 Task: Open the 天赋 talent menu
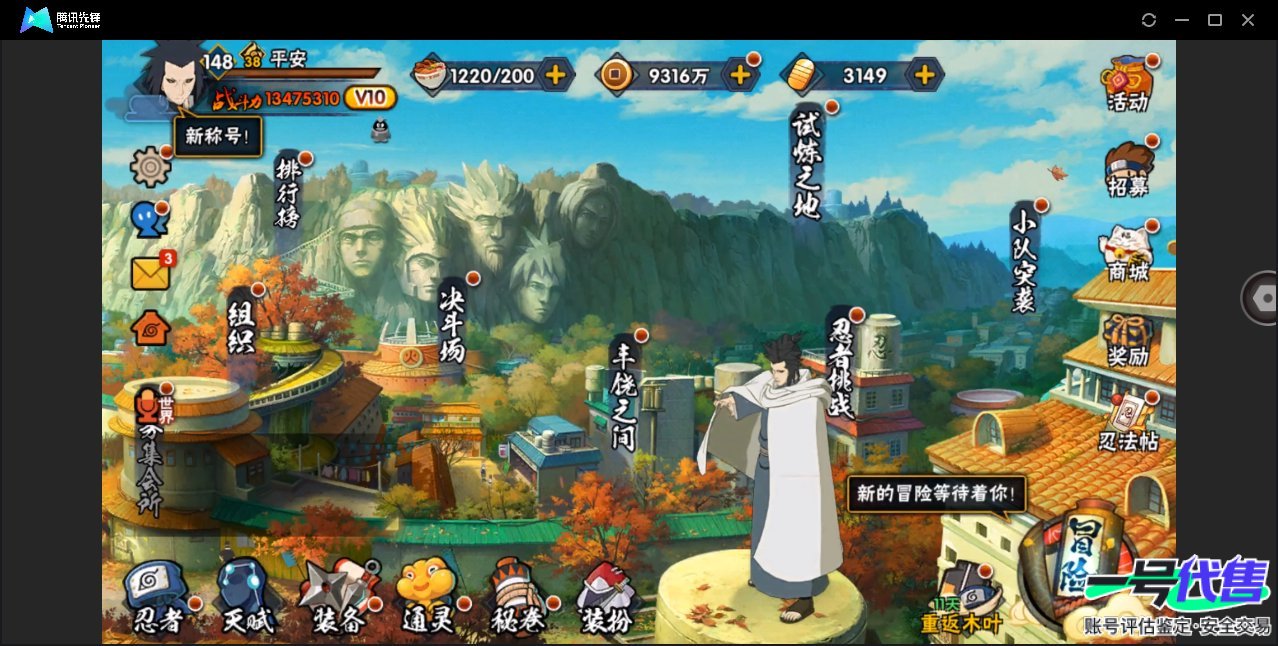tap(246, 598)
